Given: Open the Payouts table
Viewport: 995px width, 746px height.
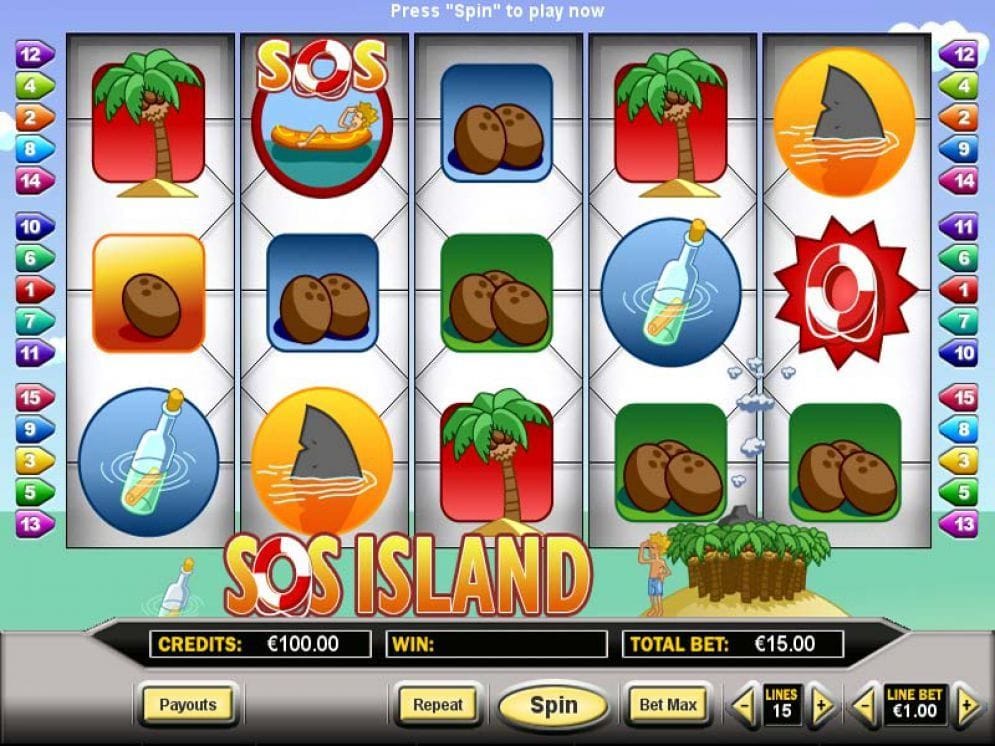Looking at the screenshot, I should click(x=188, y=705).
